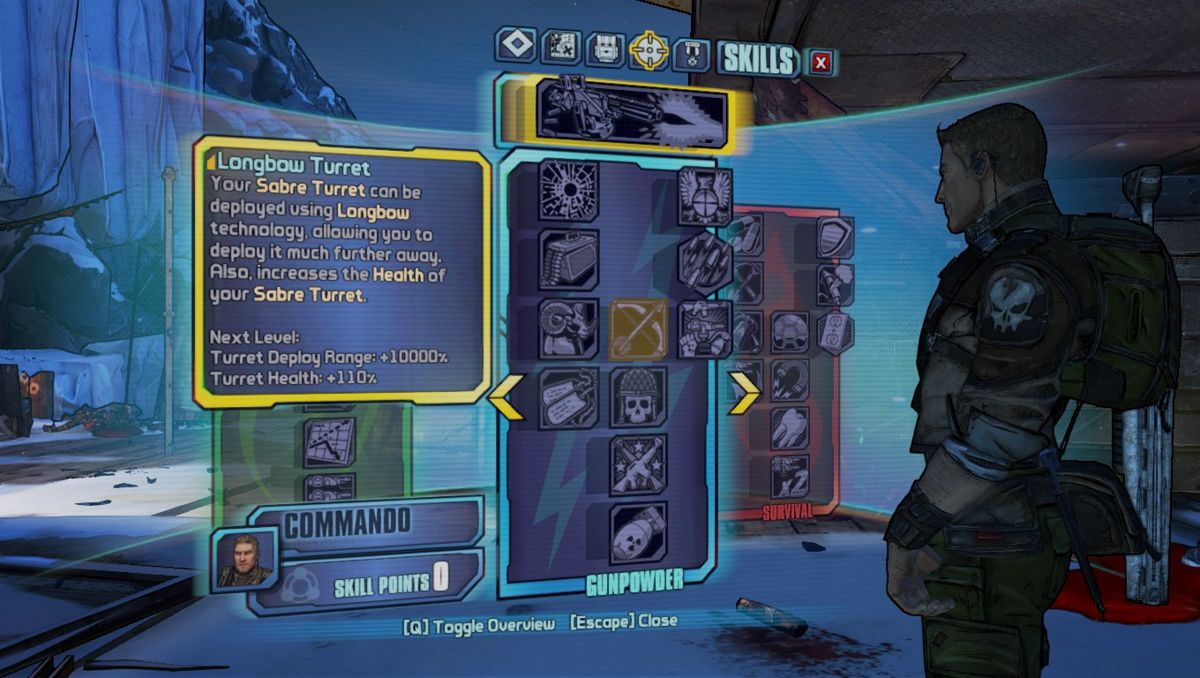Select the Sabre Turret action skill
Image resolution: width=1200 pixels, height=678 pixels.
pos(632,108)
